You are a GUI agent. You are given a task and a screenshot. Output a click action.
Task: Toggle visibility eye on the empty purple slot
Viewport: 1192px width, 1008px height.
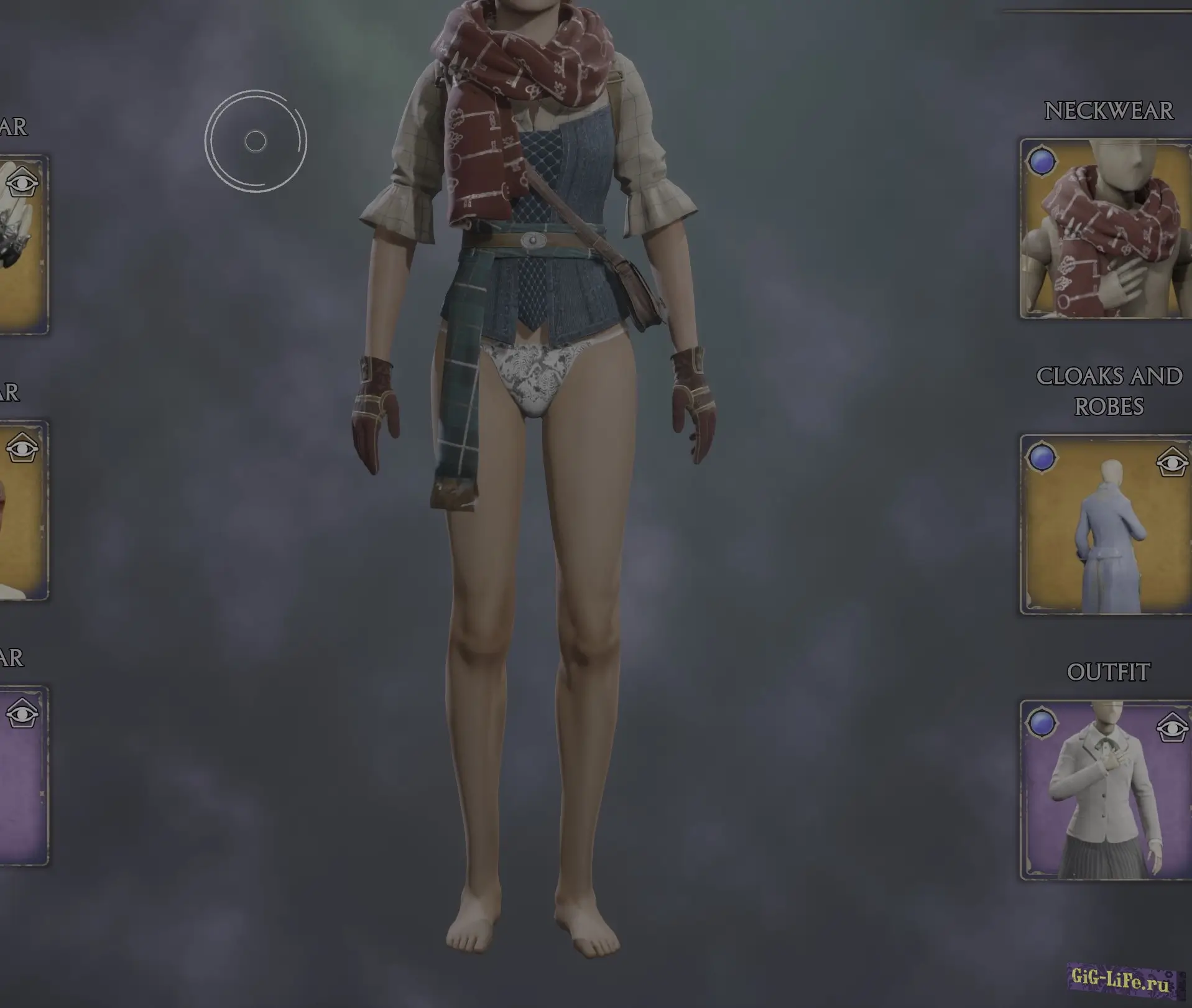[x=22, y=714]
